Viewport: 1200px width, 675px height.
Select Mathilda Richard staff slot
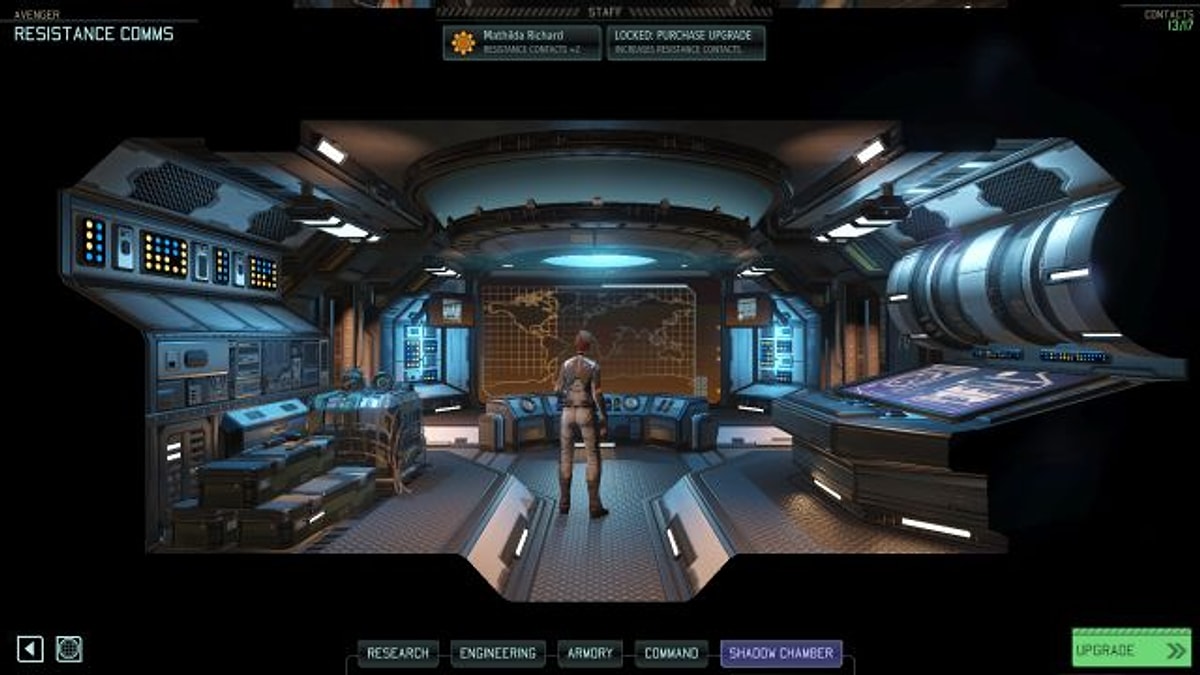point(522,42)
